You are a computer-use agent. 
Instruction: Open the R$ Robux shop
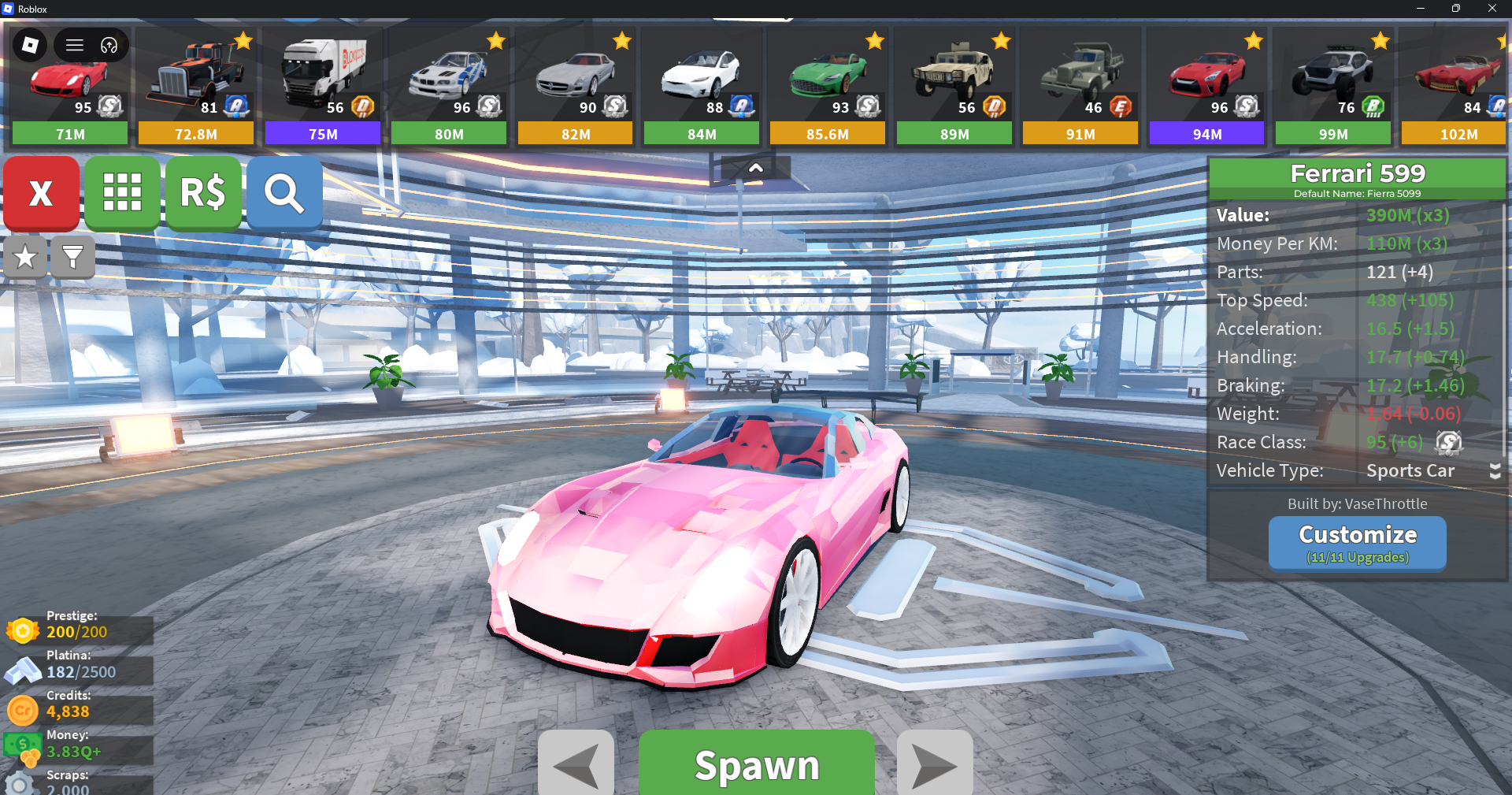pyautogui.click(x=203, y=192)
